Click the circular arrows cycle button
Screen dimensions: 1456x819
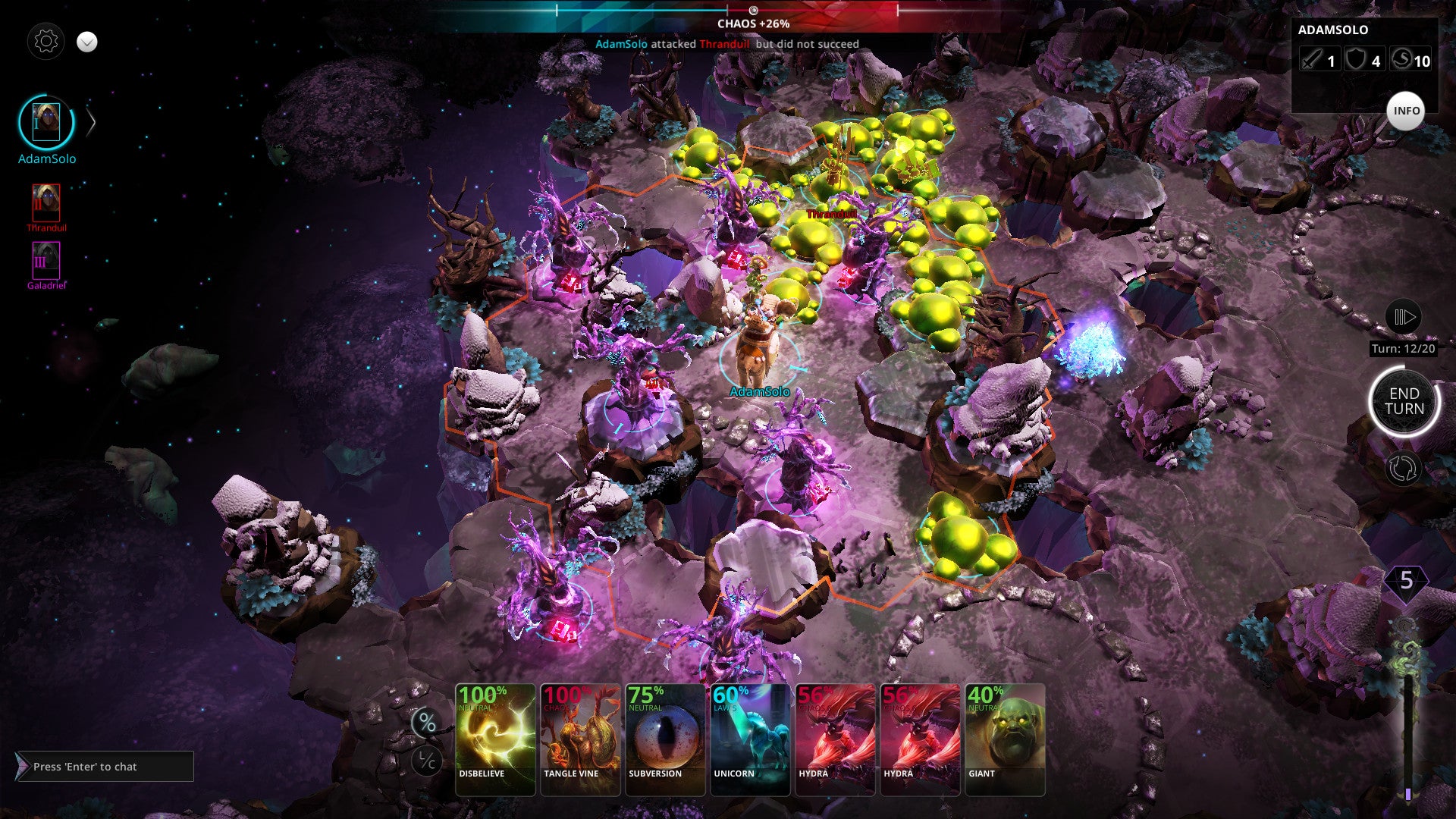[1402, 468]
